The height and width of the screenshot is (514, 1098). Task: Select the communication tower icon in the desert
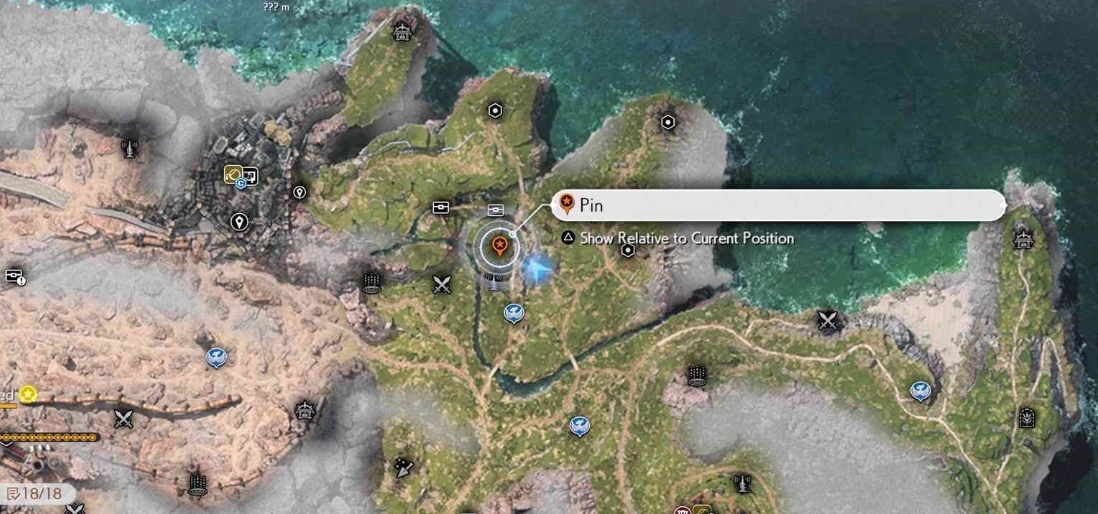point(128,149)
